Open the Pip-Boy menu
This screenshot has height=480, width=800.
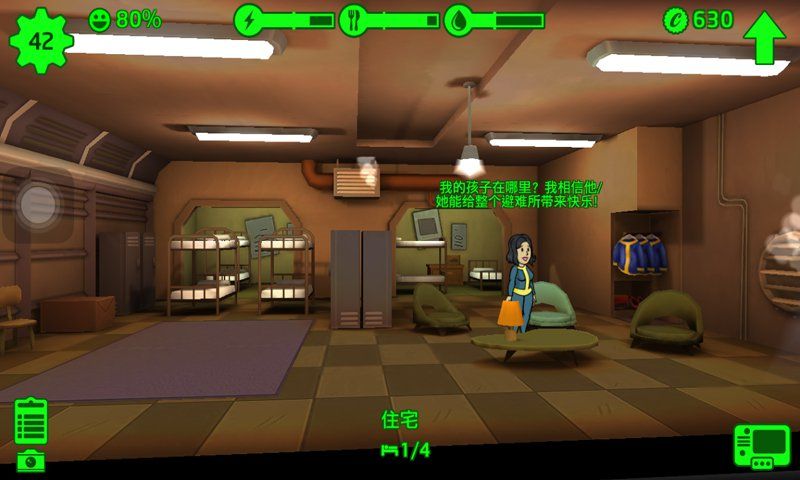761,446
